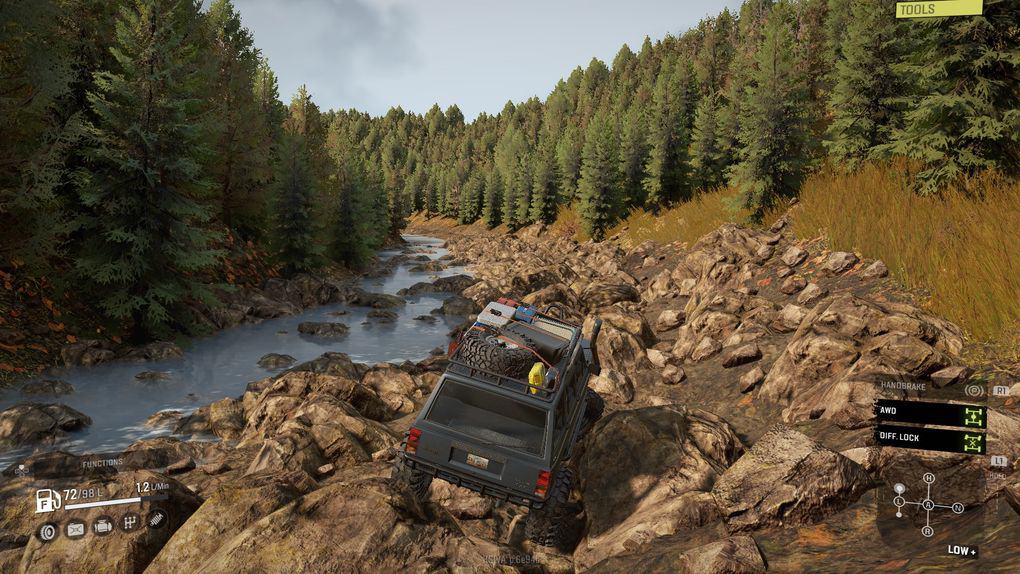The image size is (1020, 574).
Task: Select the N neutral gear node
Action: pos(958,508)
